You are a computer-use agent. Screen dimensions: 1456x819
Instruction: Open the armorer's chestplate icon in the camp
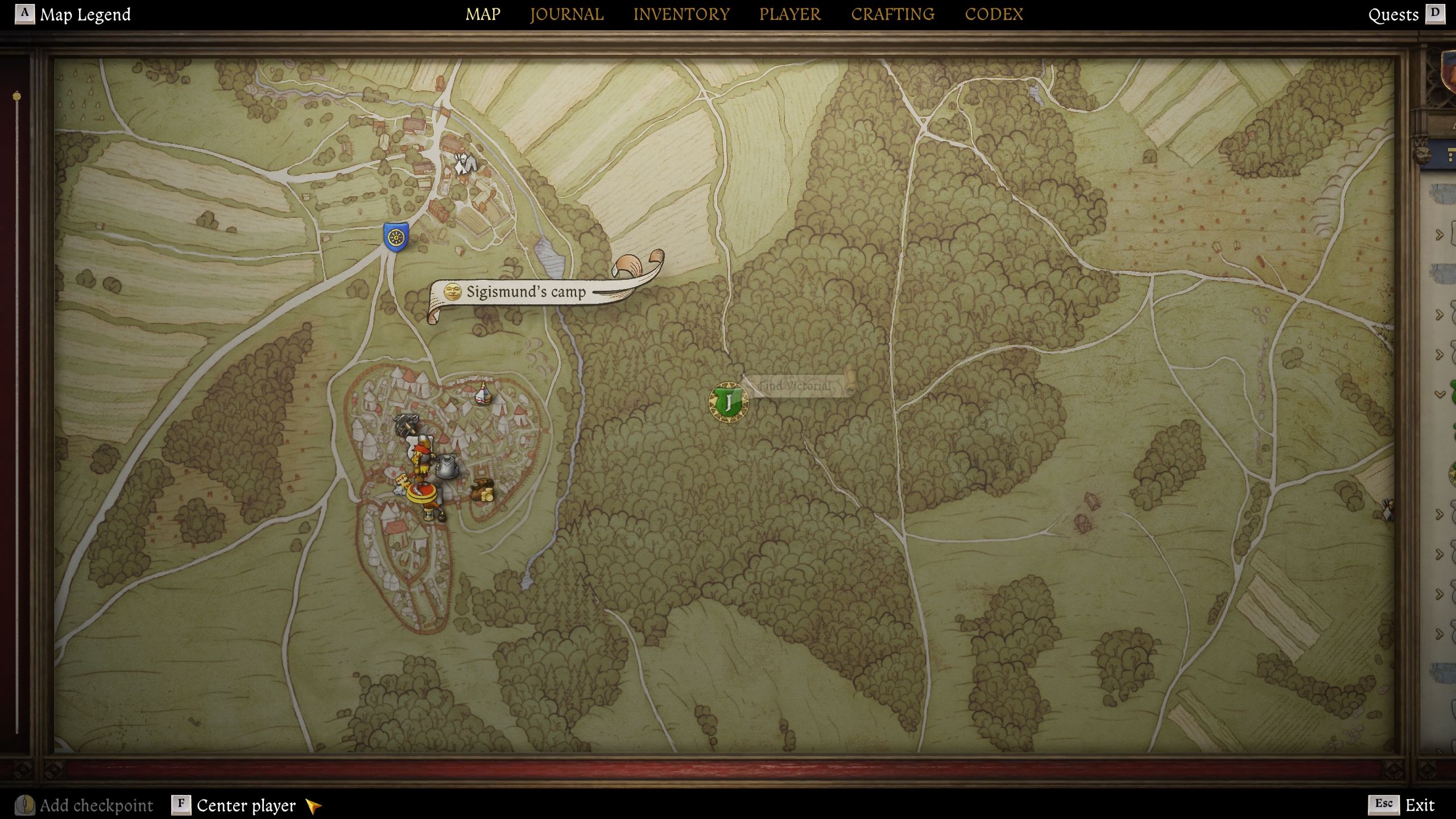tap(447, 468)
